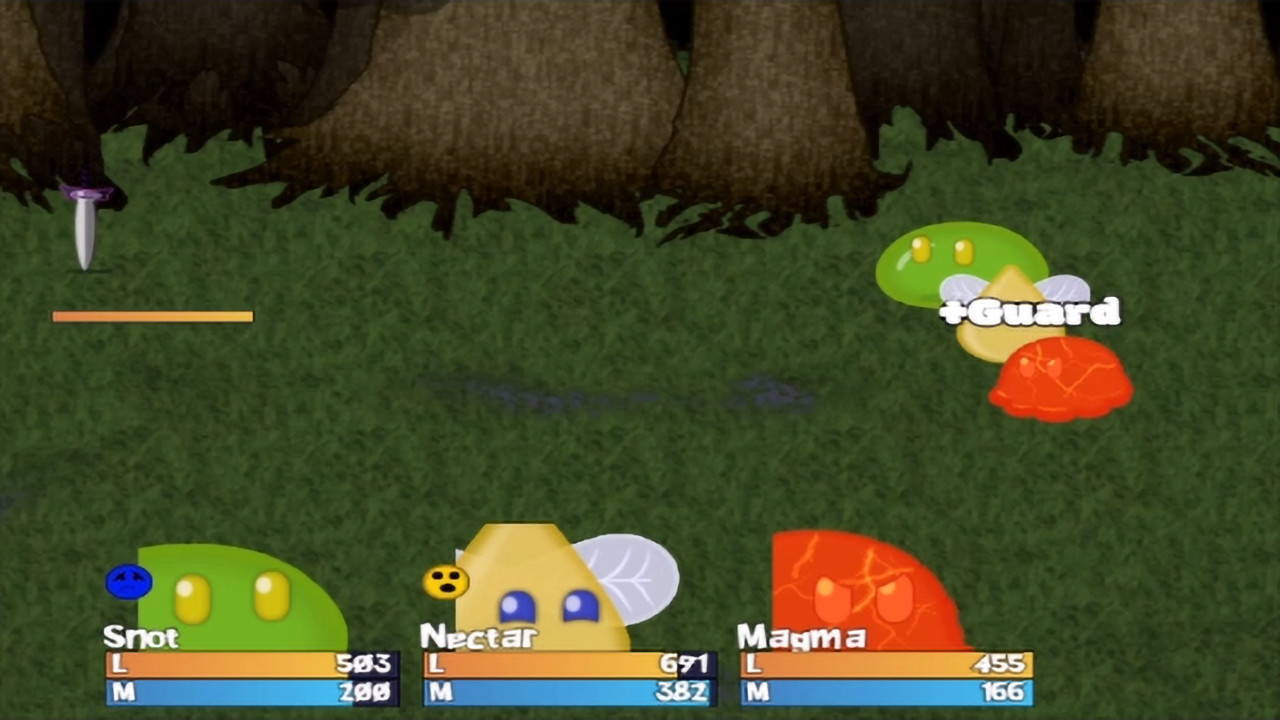
Task: Click Nectar's name label
Action: click(478, 638)
